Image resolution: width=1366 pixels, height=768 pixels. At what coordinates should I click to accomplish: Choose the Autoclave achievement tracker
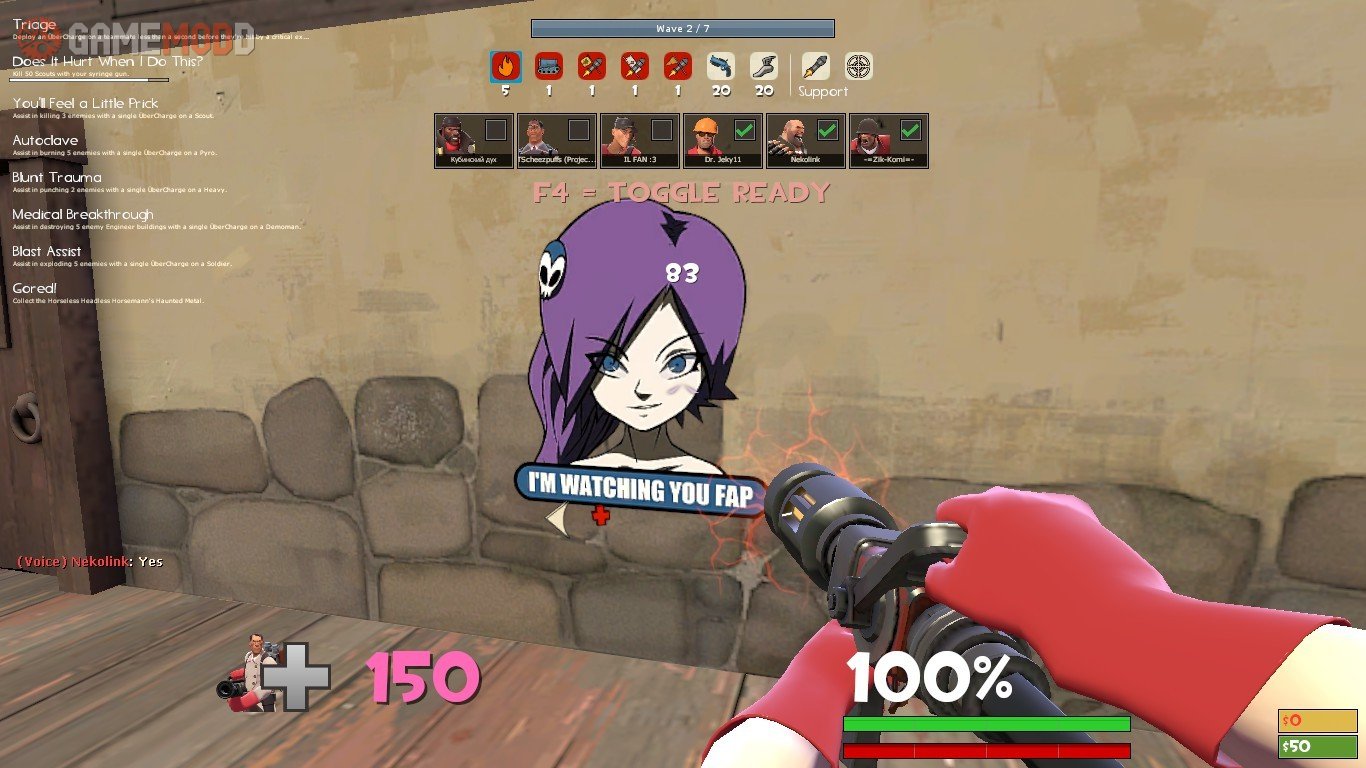click(x=45, y=141)
